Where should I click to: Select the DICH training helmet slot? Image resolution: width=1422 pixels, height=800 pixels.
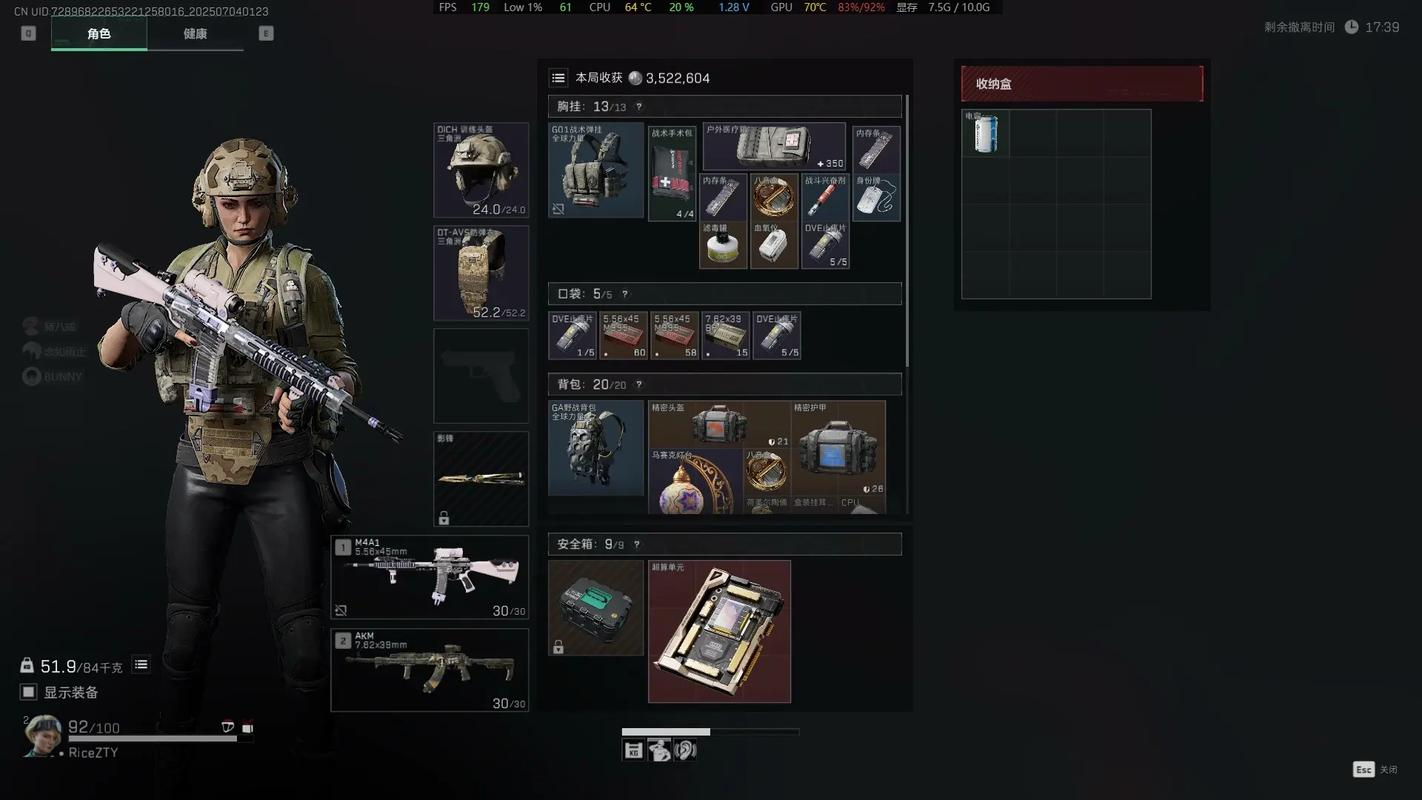pyautogui.click(x=481, y=170)
